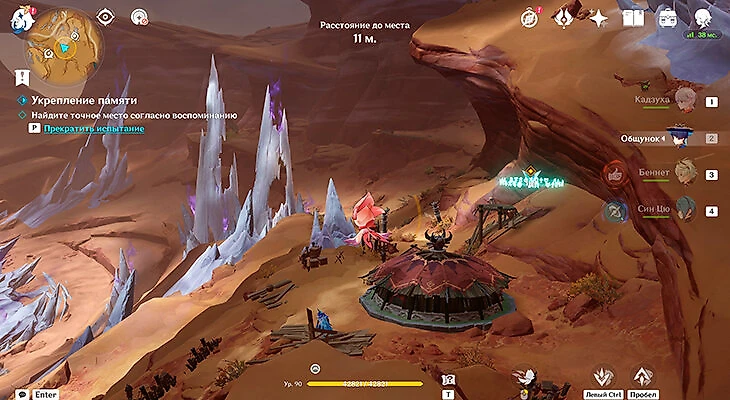Open the quest navigation icon beside the minimap
The width and height of the screenshot is (730, 400).
[139, 16]
